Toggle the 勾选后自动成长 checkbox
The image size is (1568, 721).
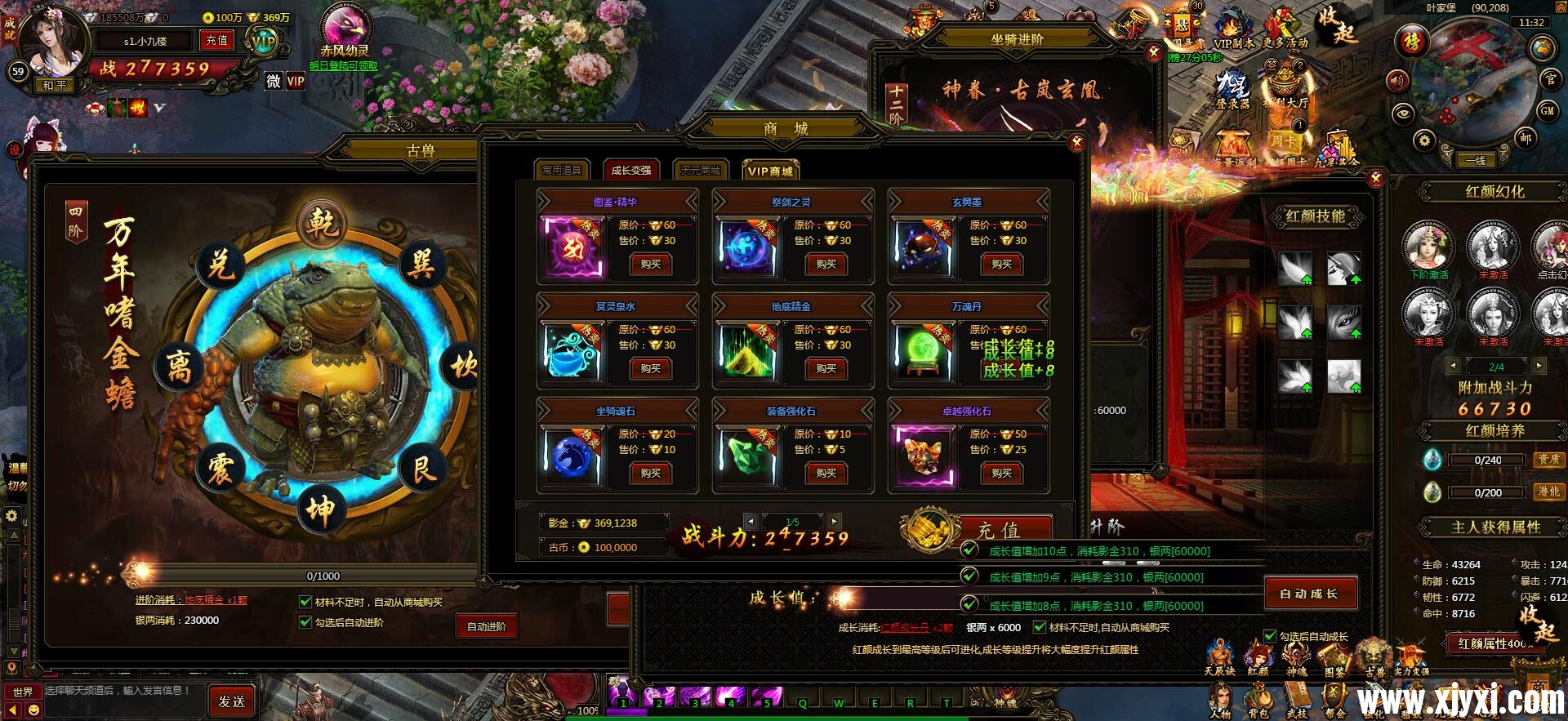(1270, 636)
